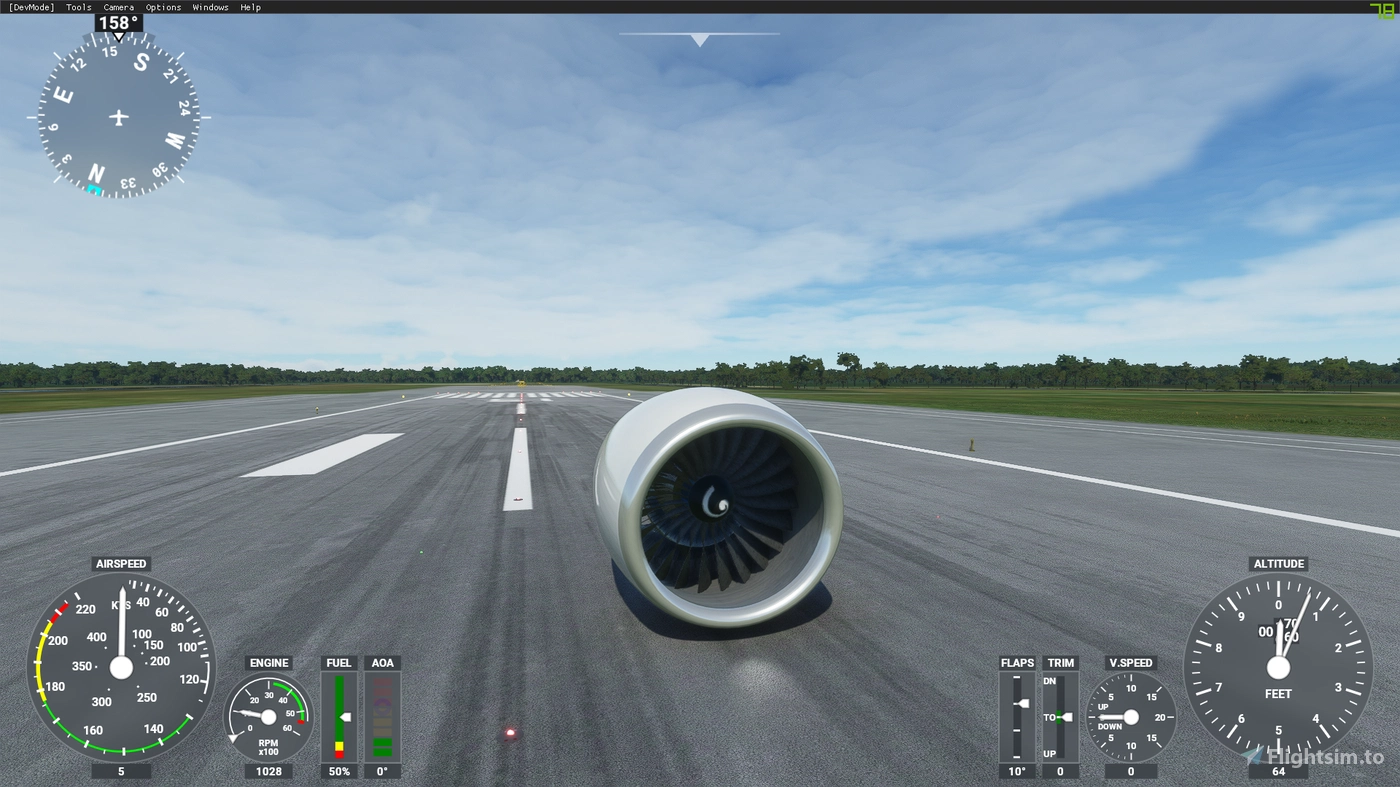
Task: Select the compass heading indicator
Action: pos(118,118)
